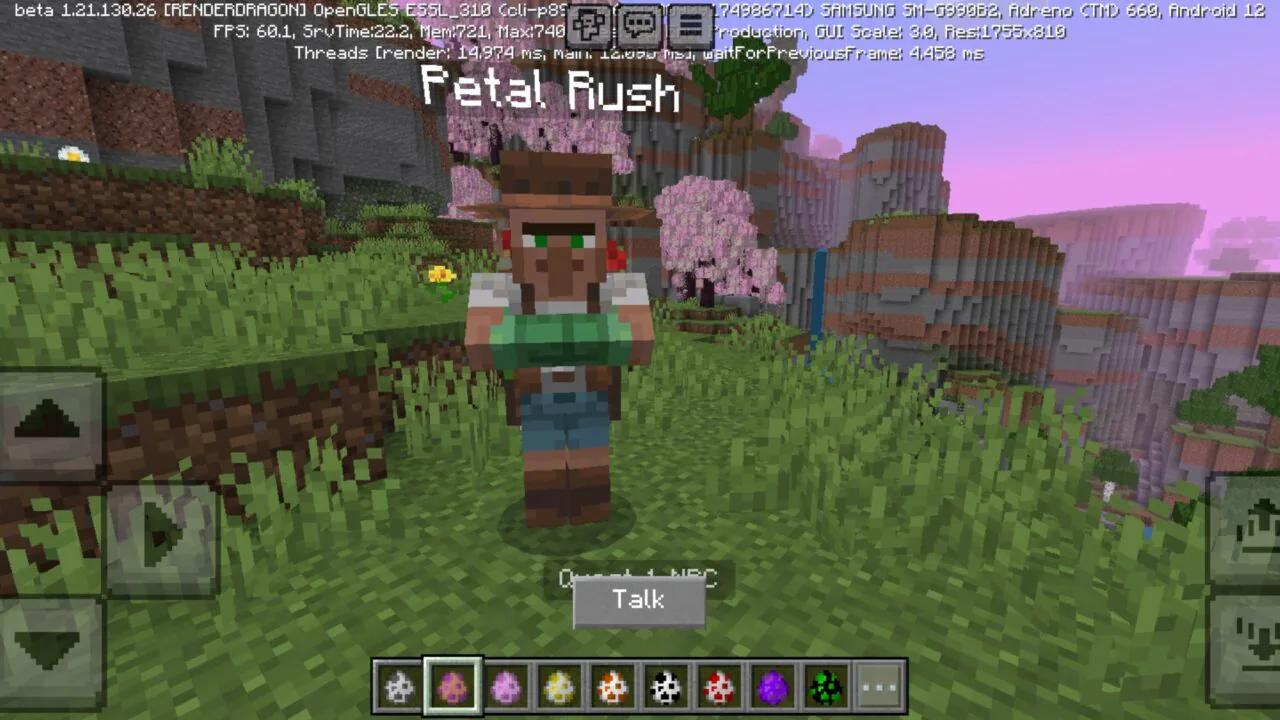This screenshot has height=720, width=1280.
Task: Select the purple spawn egg in the hotbar
Action: point(772,685)
